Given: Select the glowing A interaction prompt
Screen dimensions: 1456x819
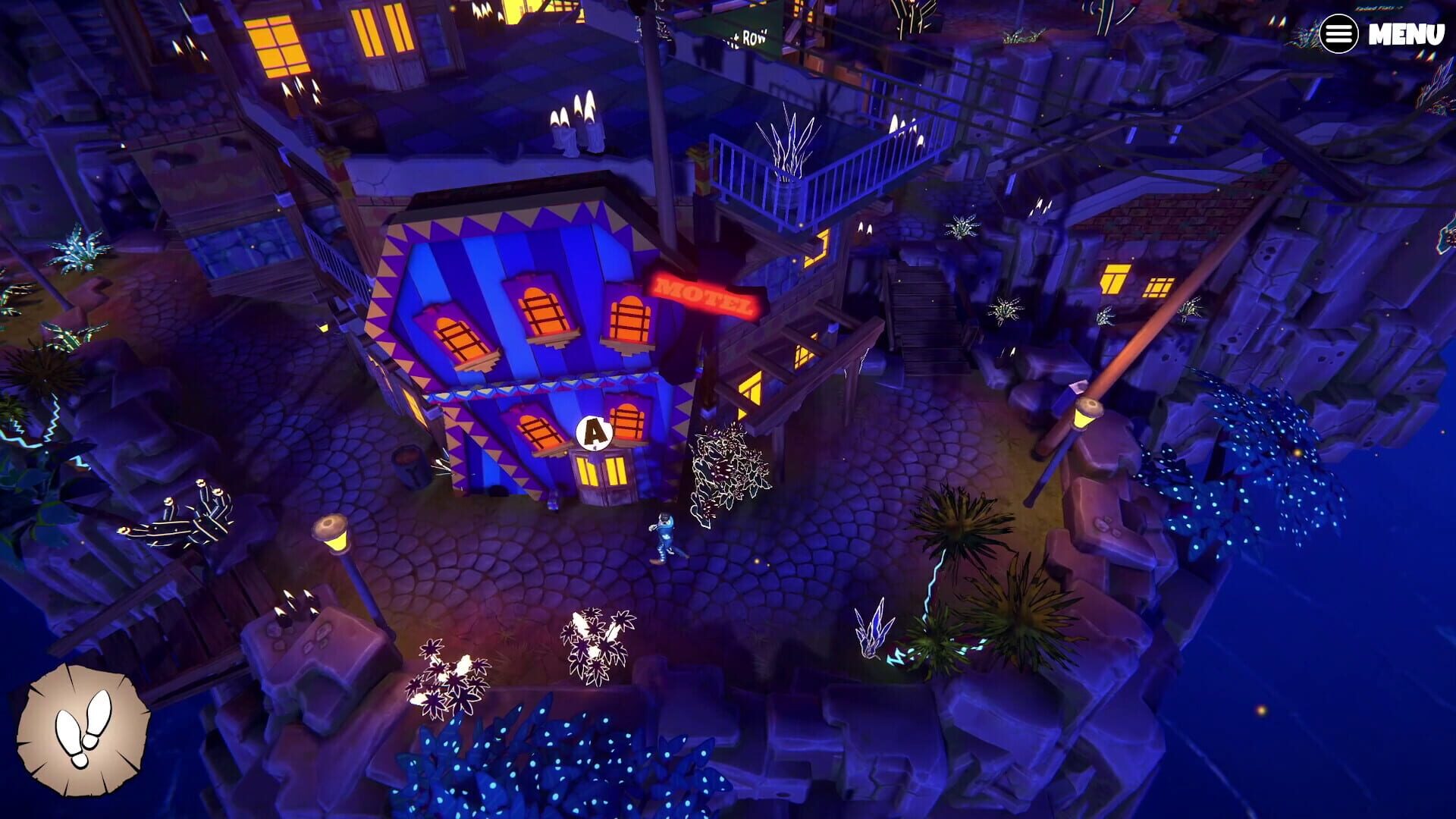Looking at the screenshot, I should 594,434.
